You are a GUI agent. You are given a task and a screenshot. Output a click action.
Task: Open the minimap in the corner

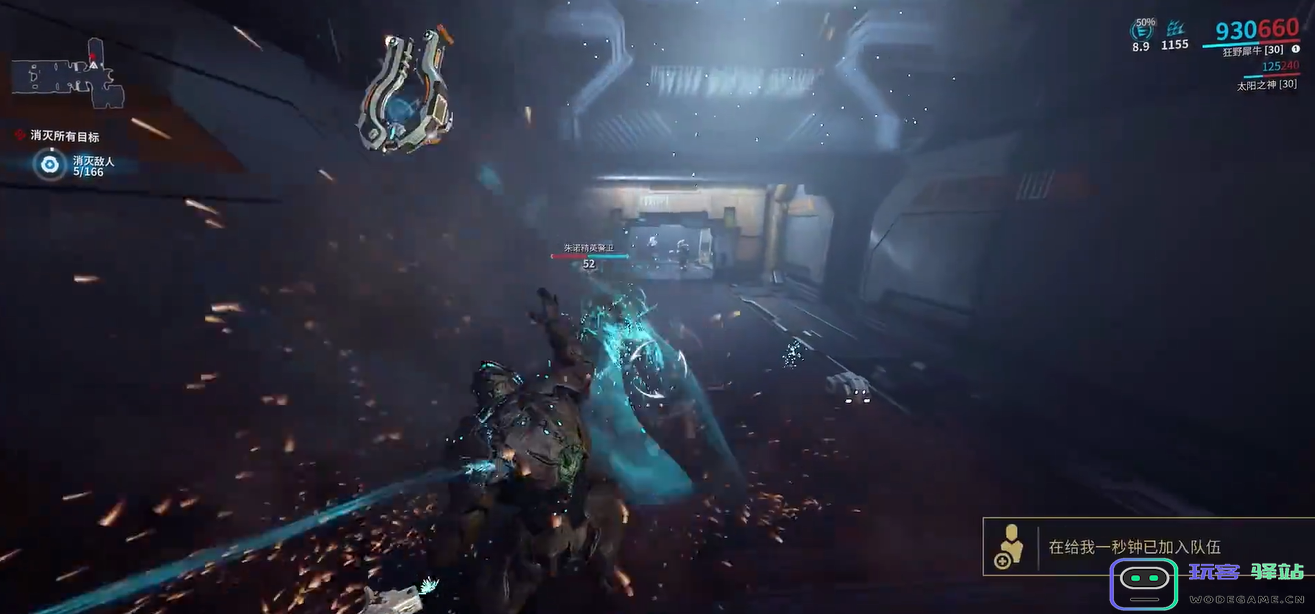(67, 72)
